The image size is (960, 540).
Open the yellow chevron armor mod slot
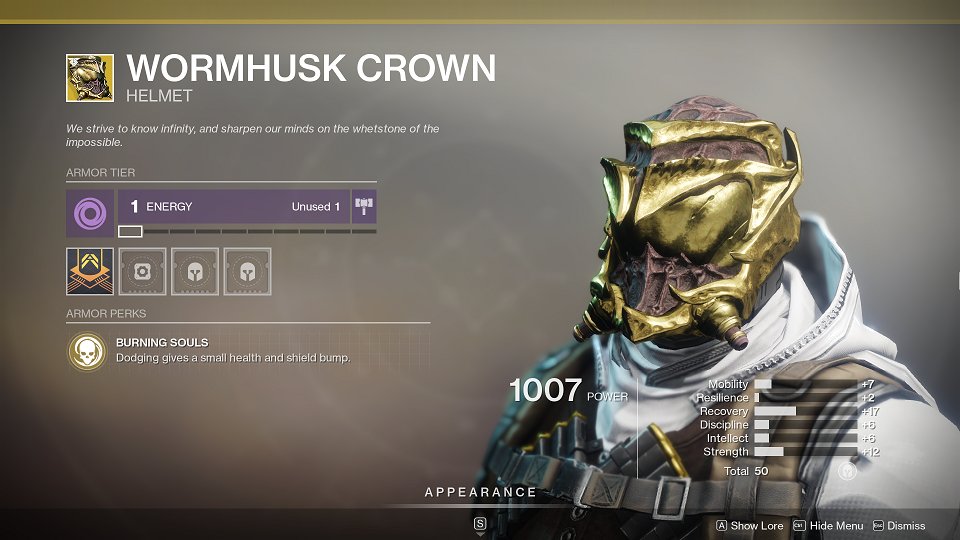[90, 271]
